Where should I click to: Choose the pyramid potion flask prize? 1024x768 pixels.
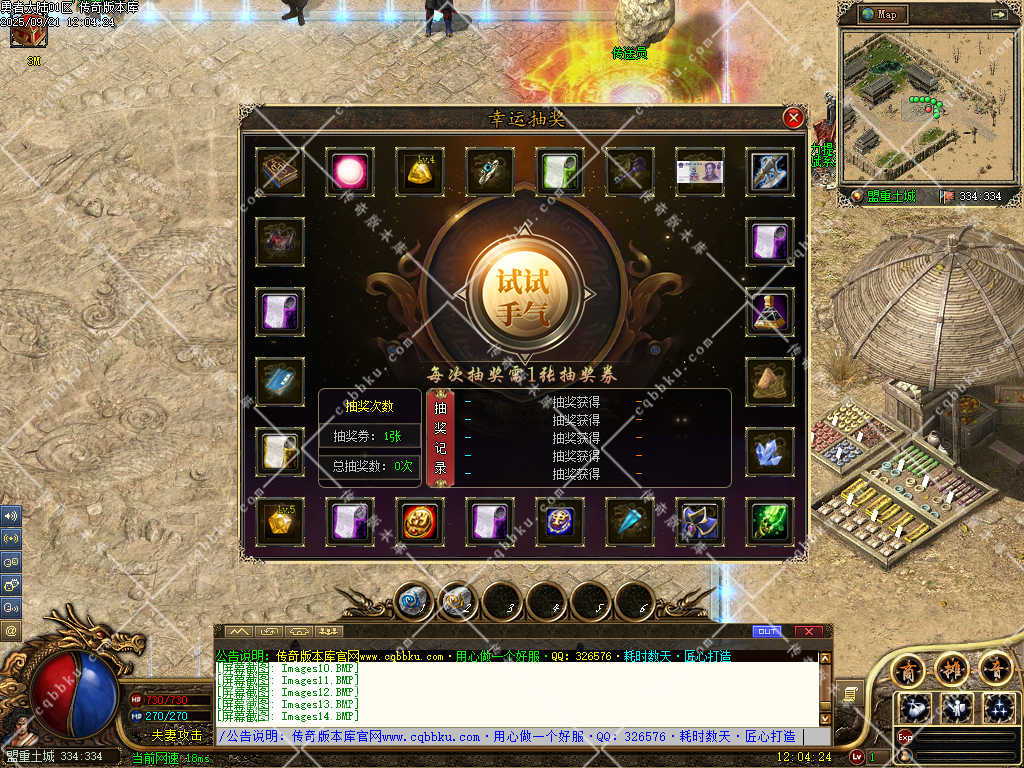[x=769, y=312]
